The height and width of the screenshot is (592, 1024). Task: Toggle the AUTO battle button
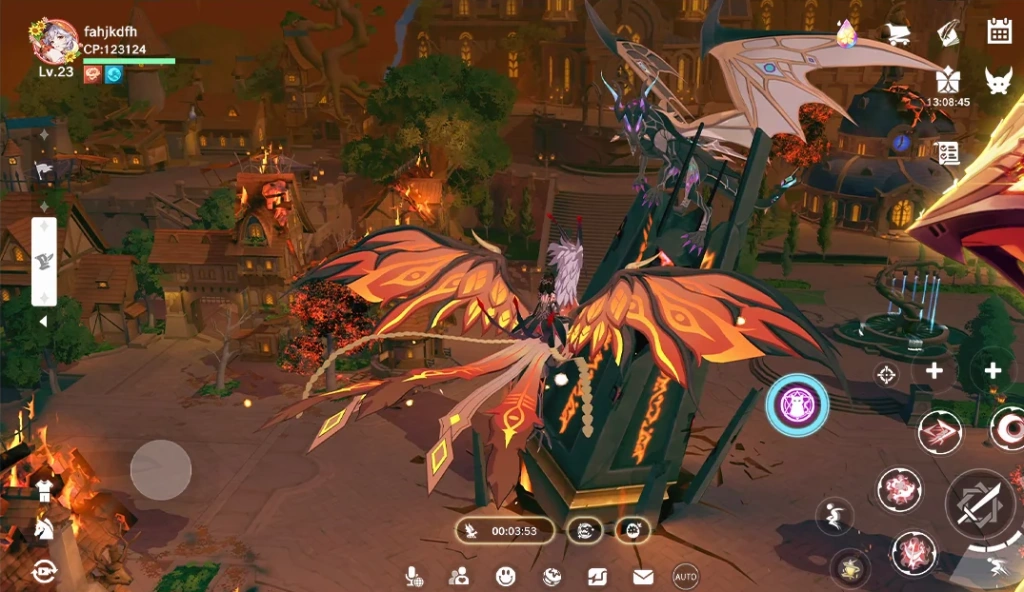pos(685,577)
